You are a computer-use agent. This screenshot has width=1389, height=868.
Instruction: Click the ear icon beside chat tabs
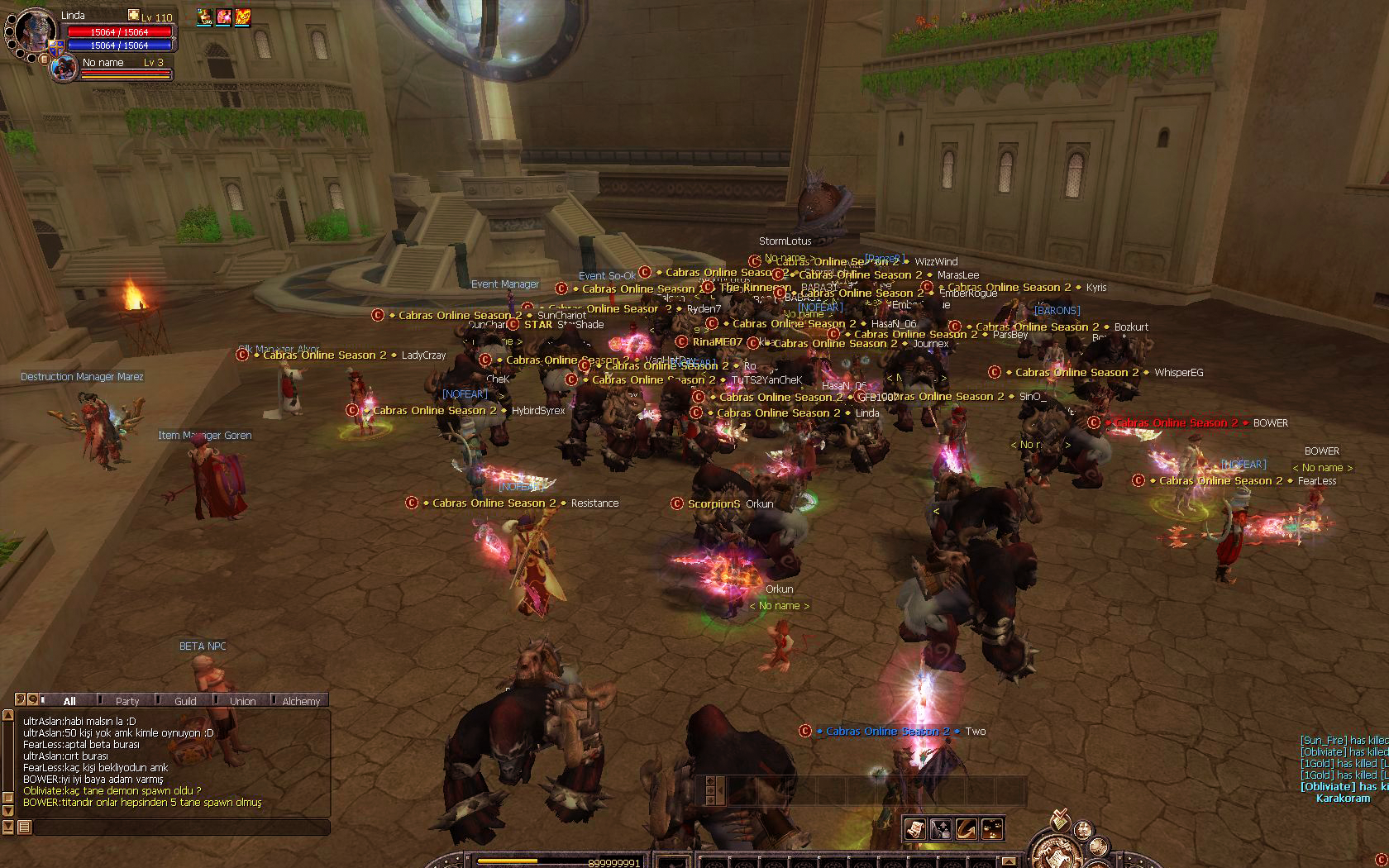pyautogui.click(x=21, y=699)
